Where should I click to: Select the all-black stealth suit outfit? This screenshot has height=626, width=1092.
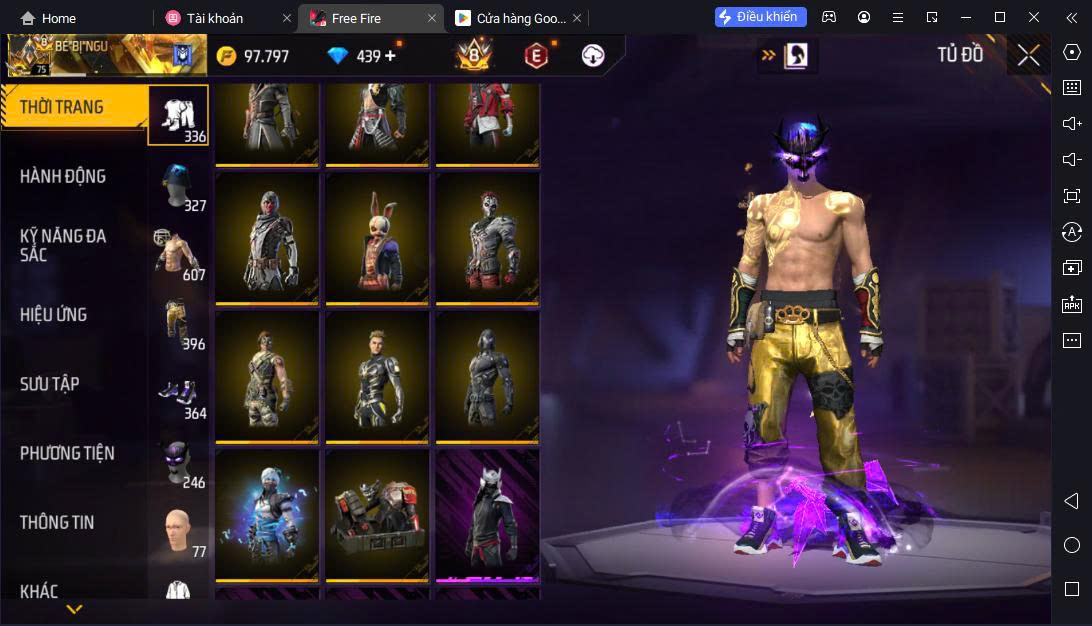coord(487,376)
